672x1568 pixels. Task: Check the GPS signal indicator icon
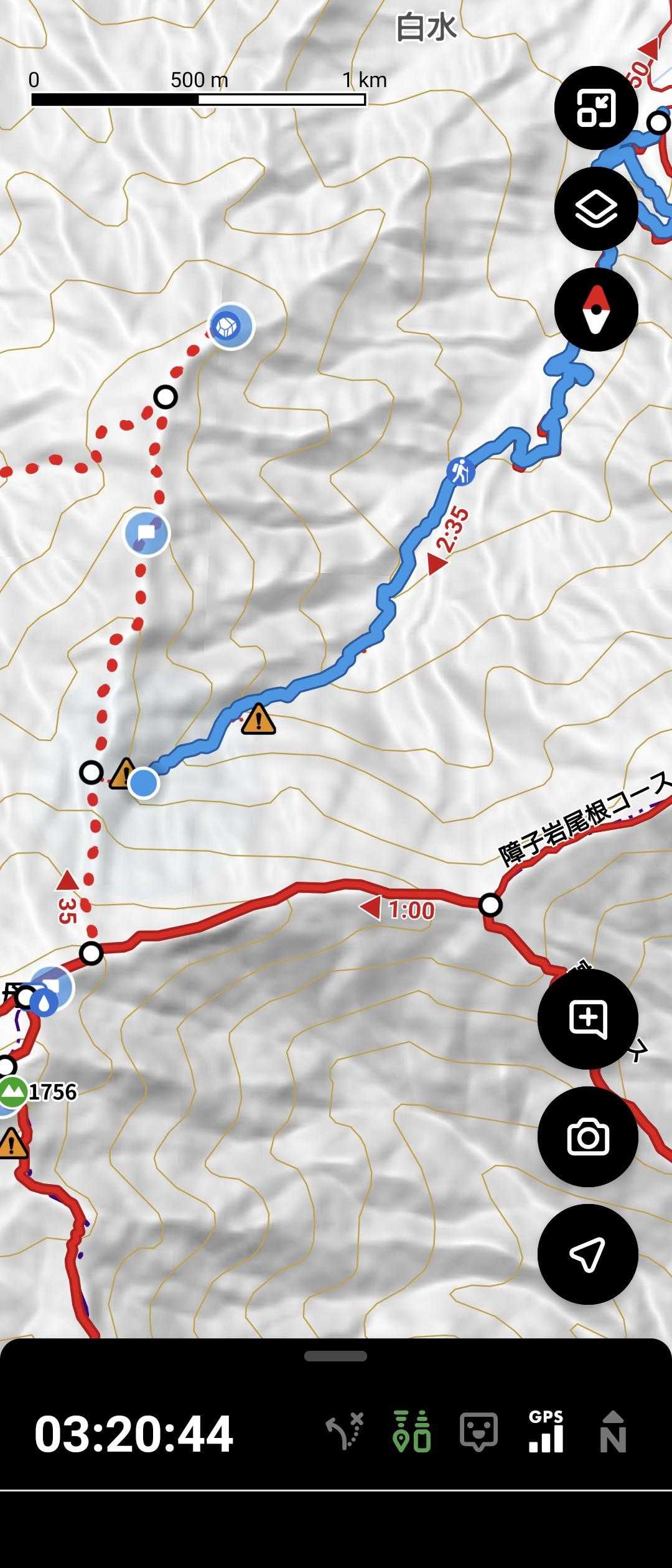546,1432
